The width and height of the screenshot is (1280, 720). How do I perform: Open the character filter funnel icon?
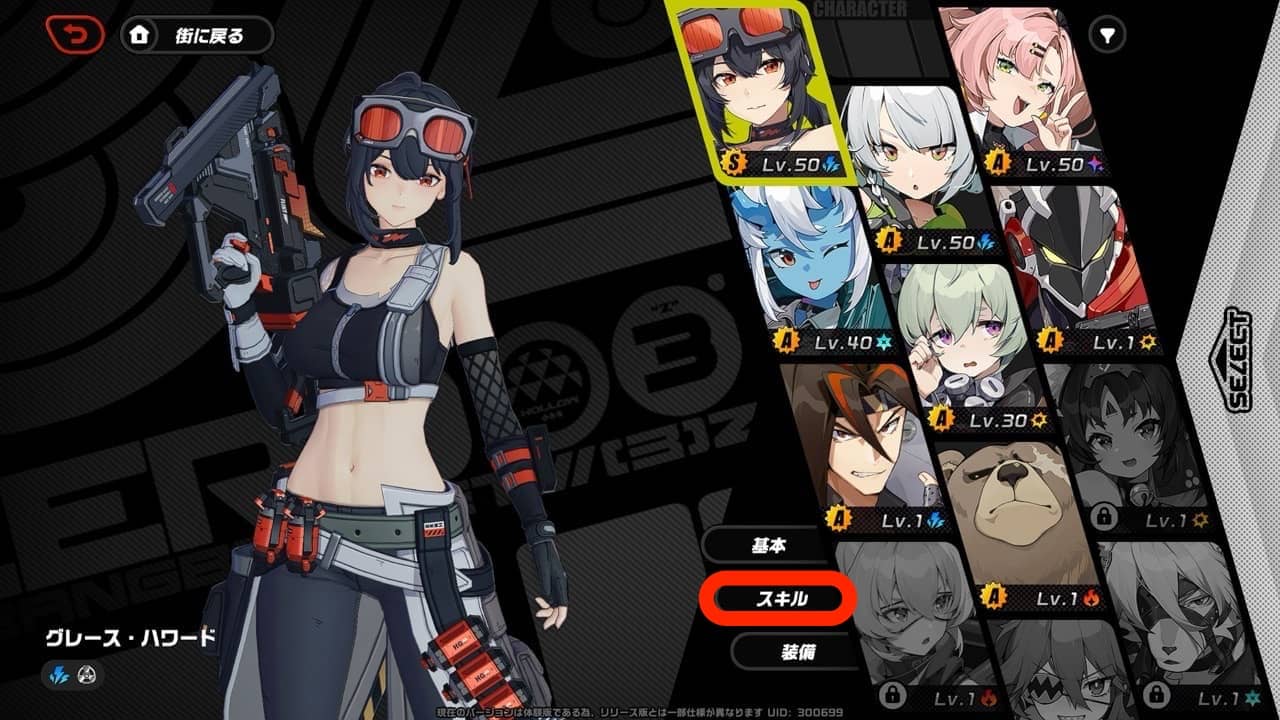[x=1108, y=32]
